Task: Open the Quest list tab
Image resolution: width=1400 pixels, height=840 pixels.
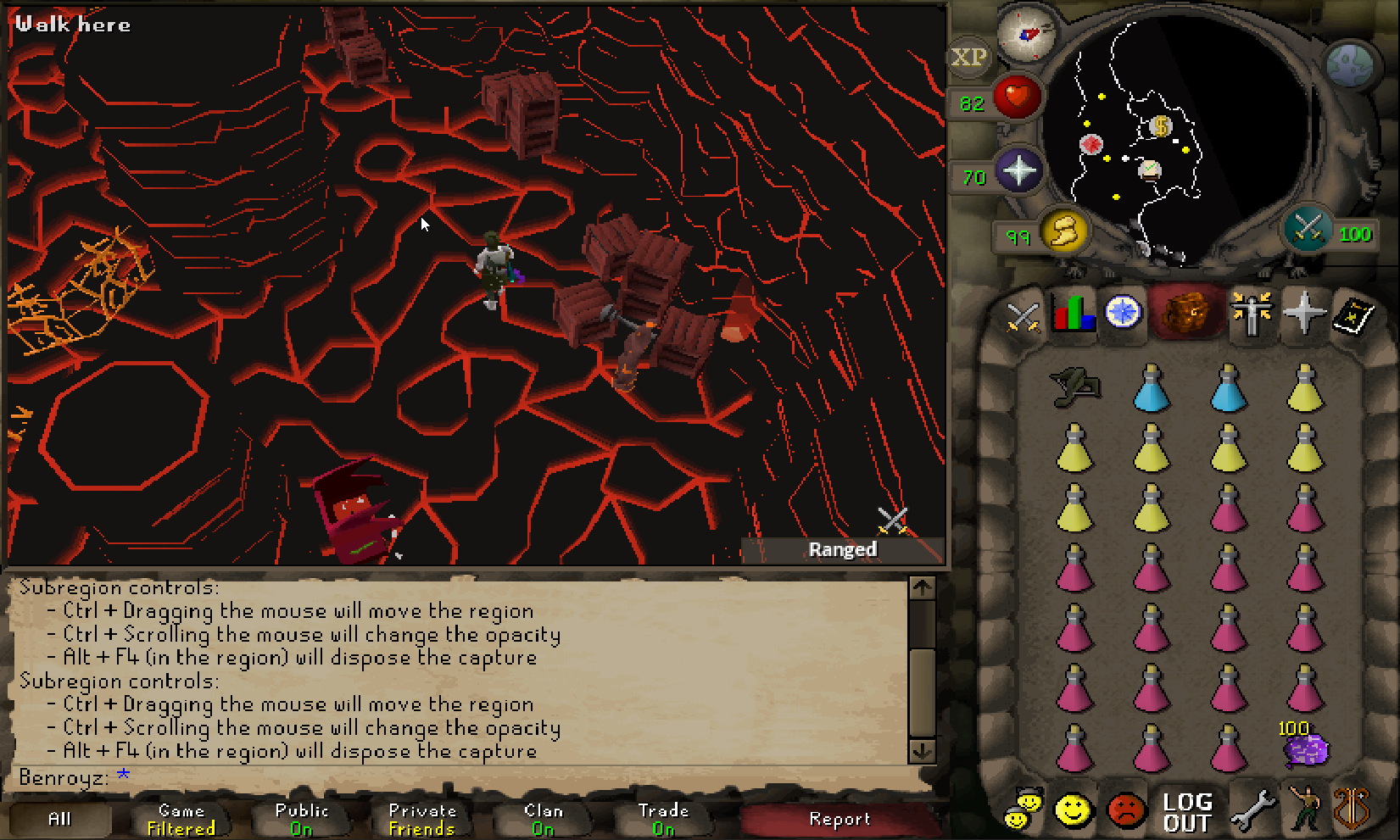Action: (1124, 313)
